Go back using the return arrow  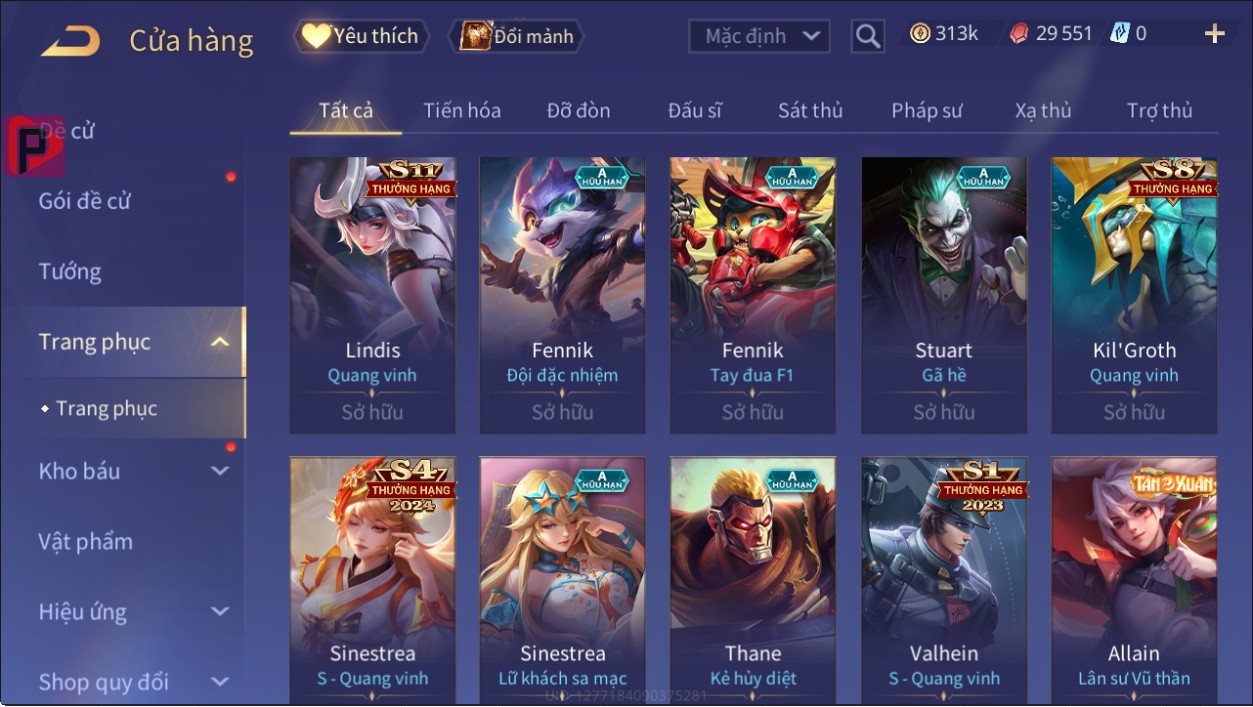[x=70, y=41]
